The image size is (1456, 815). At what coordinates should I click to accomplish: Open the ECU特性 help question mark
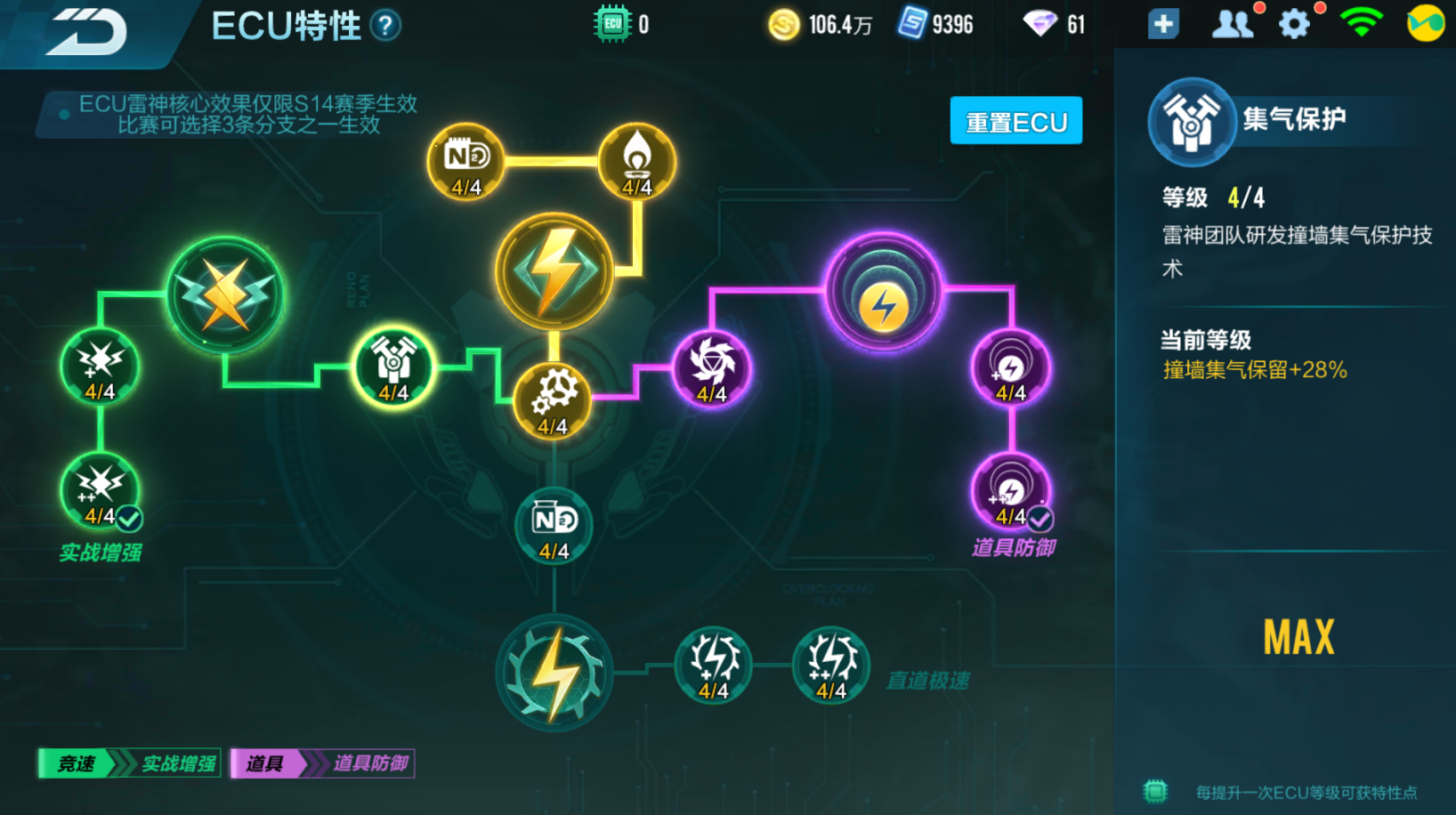383,26
